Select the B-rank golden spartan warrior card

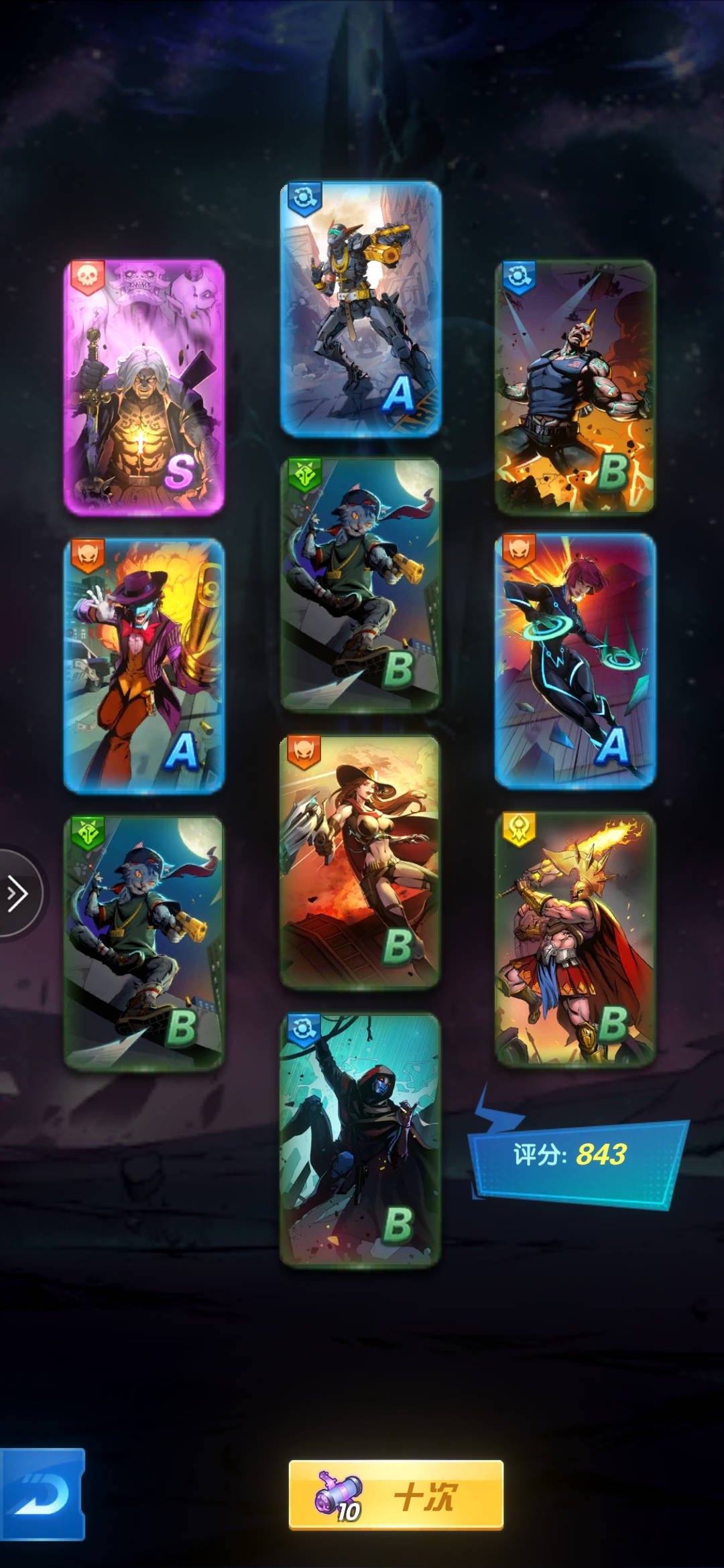click(575, 938)
